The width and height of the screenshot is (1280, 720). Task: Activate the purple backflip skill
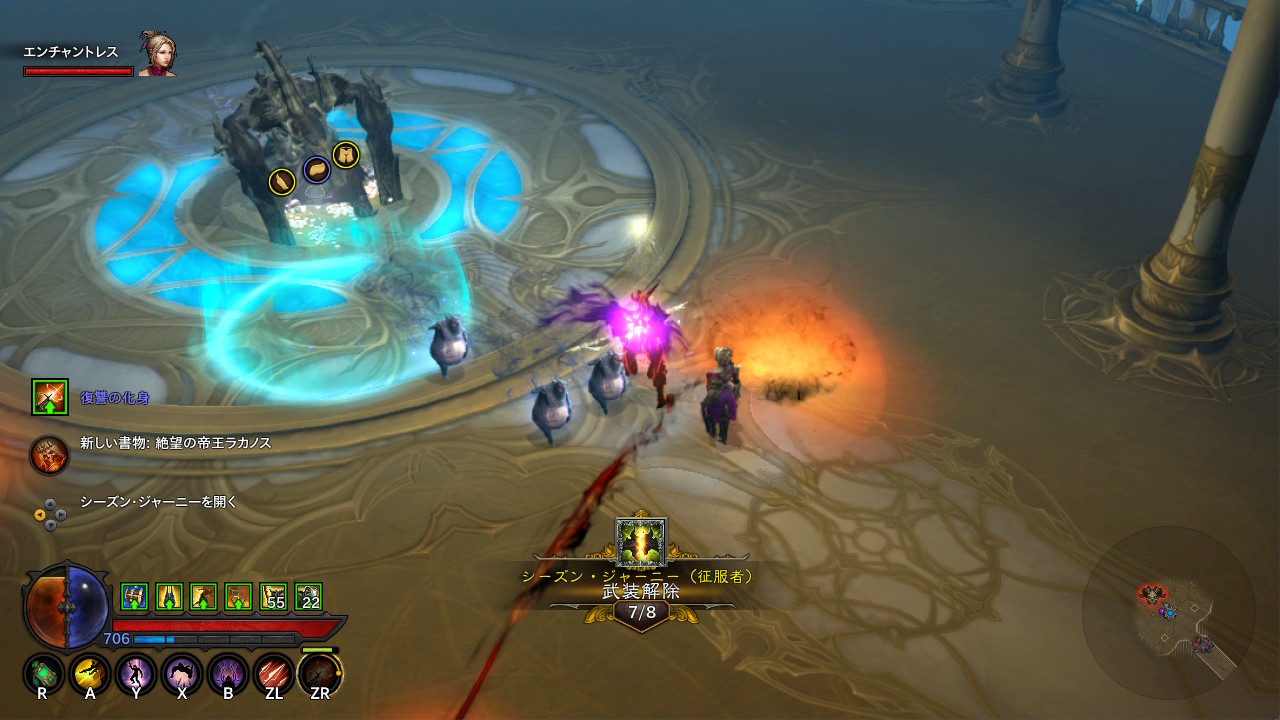tap(182, 675)
